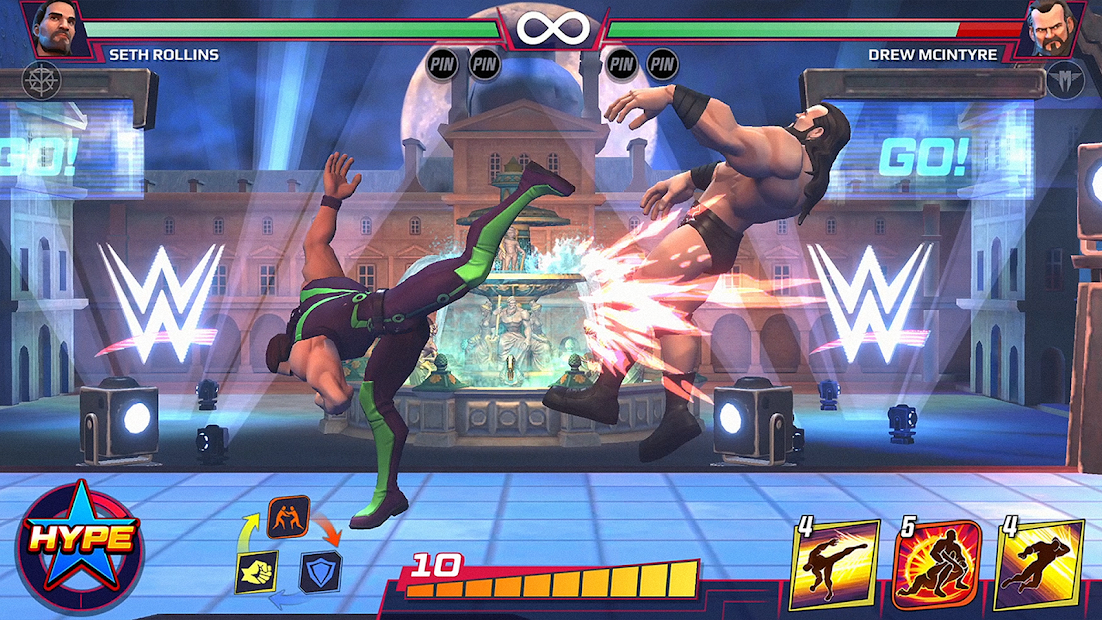This screenshot has height=620, width=1102.
Task: Tap the blue shield class icon
Action: click(321, 572)
